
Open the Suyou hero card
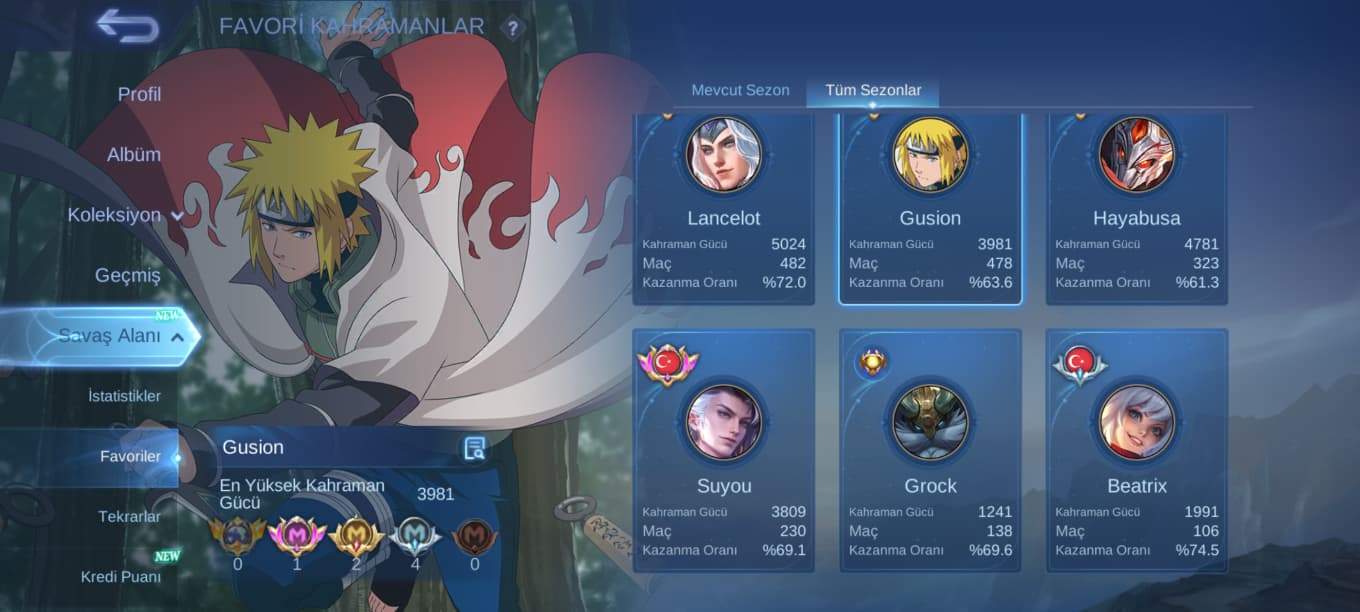(x=724, y=450)
